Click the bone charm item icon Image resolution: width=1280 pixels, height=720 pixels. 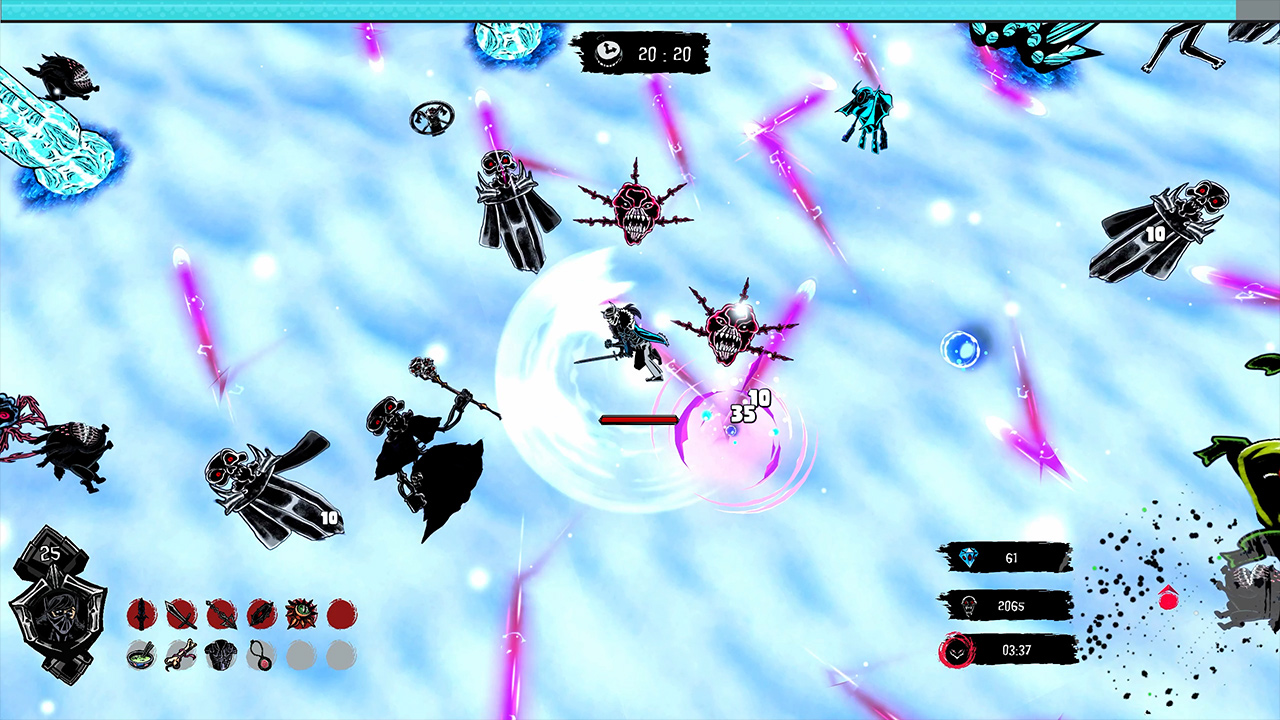[x=181, y=655]
